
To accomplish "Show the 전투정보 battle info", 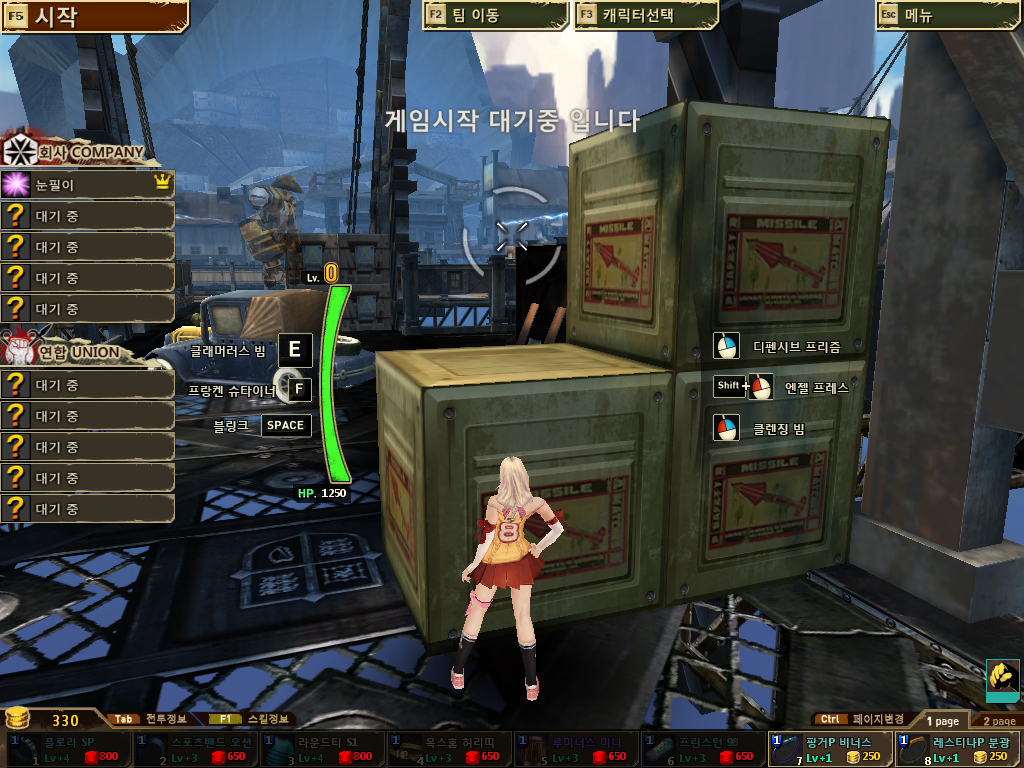I will point(148,718).
